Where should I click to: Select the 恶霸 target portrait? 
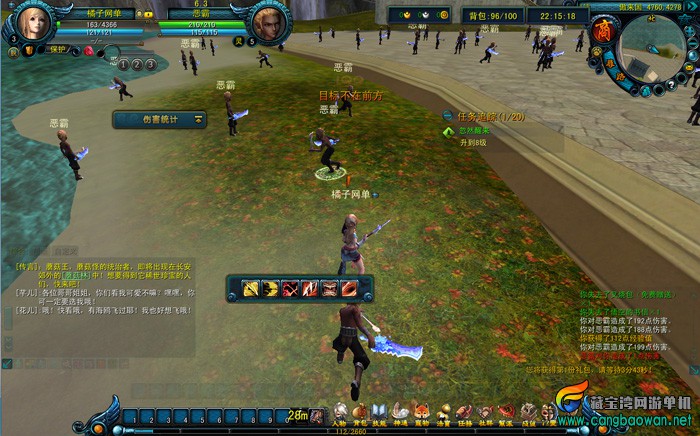[267, 23]
